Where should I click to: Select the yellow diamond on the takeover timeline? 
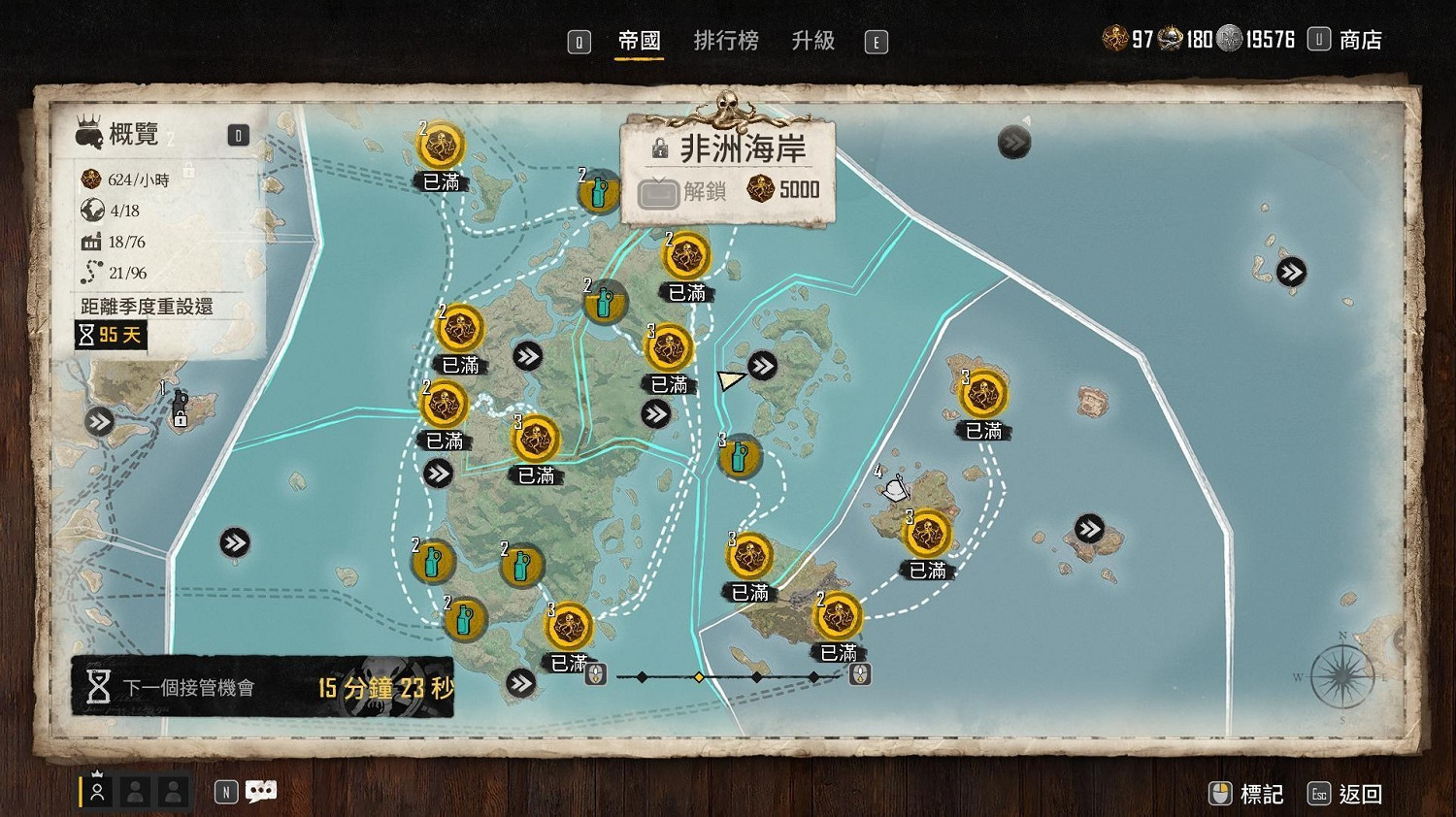pyautogui.click(x=701, y=676)
